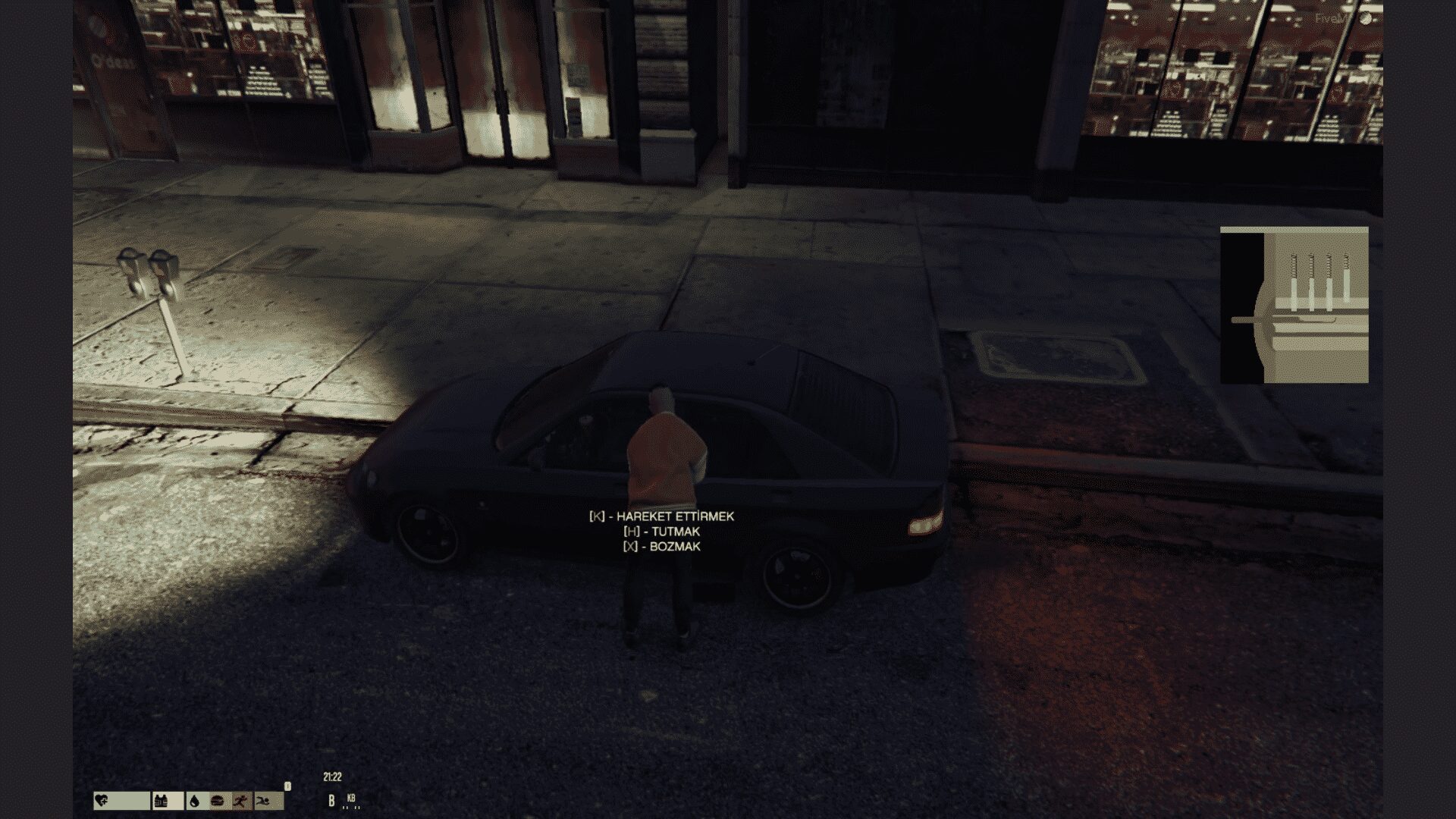Click the water drop thirst icon
1456x819 pixels.
pyautogui.click(x=194, y=801)
